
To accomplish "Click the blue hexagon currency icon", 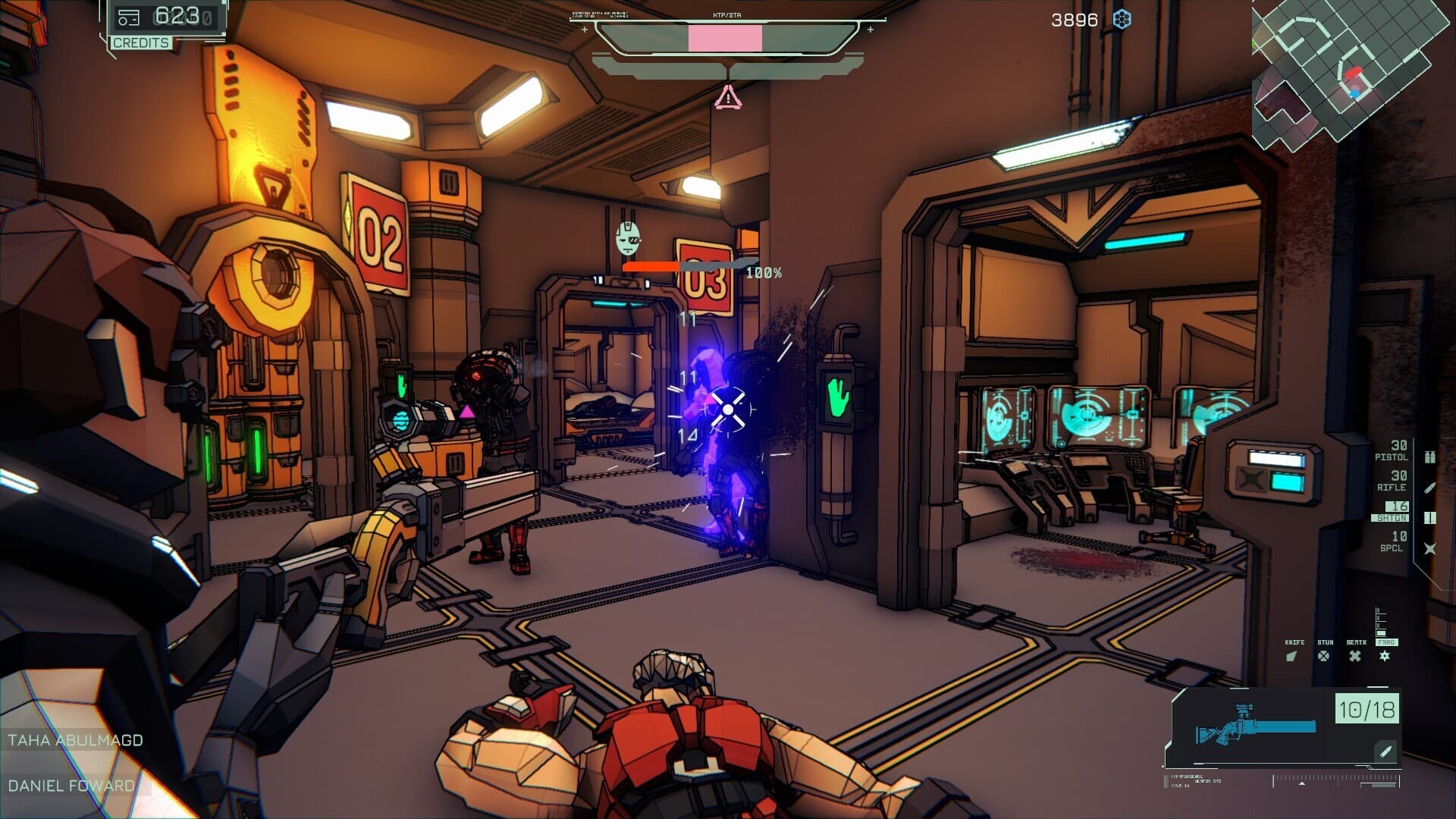I will tap(1122, 20).
